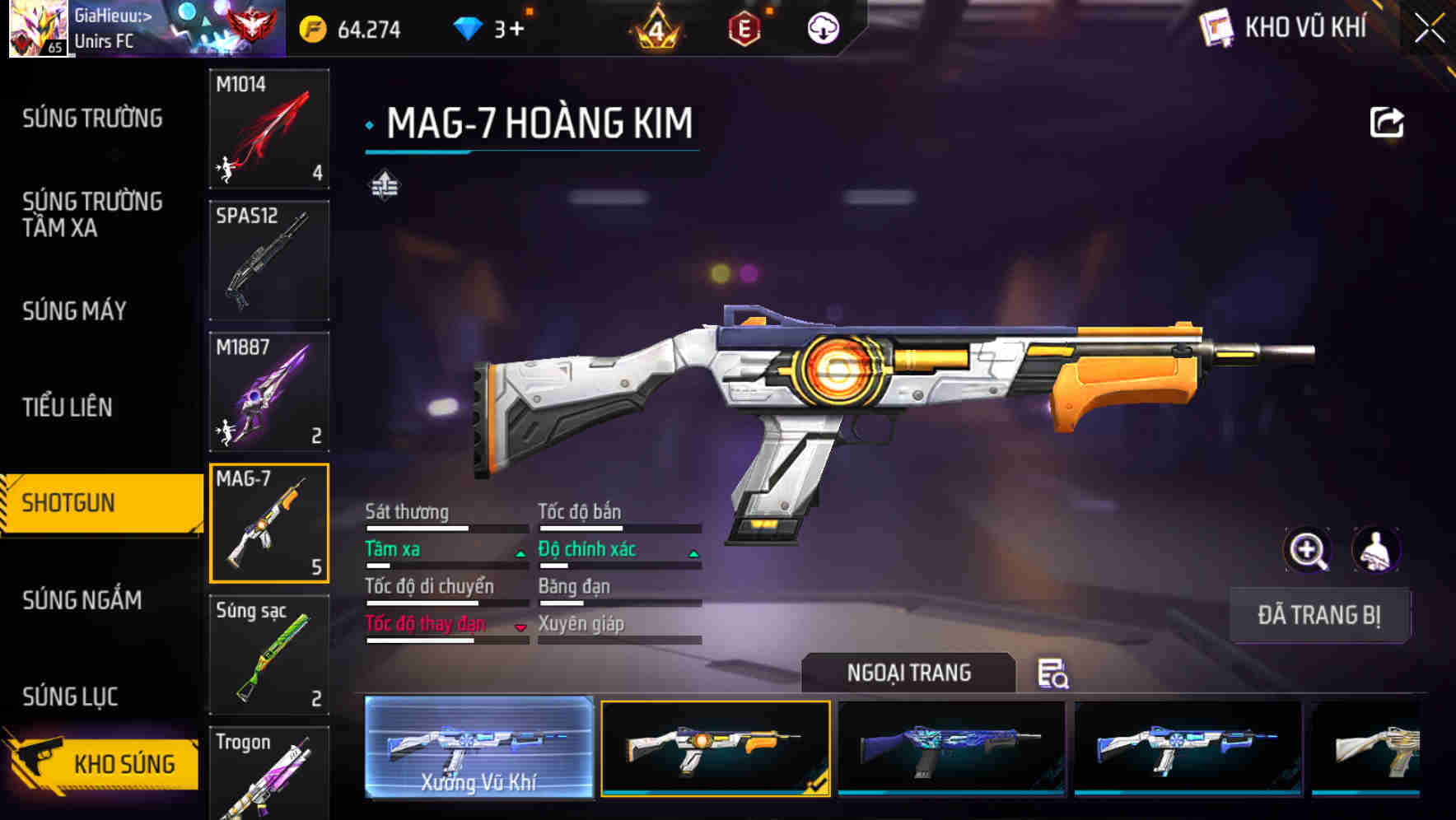Select the Tiểu Liên category
Image resolution: width=1456 pixels, height=820 pixels.
[67, 407]
